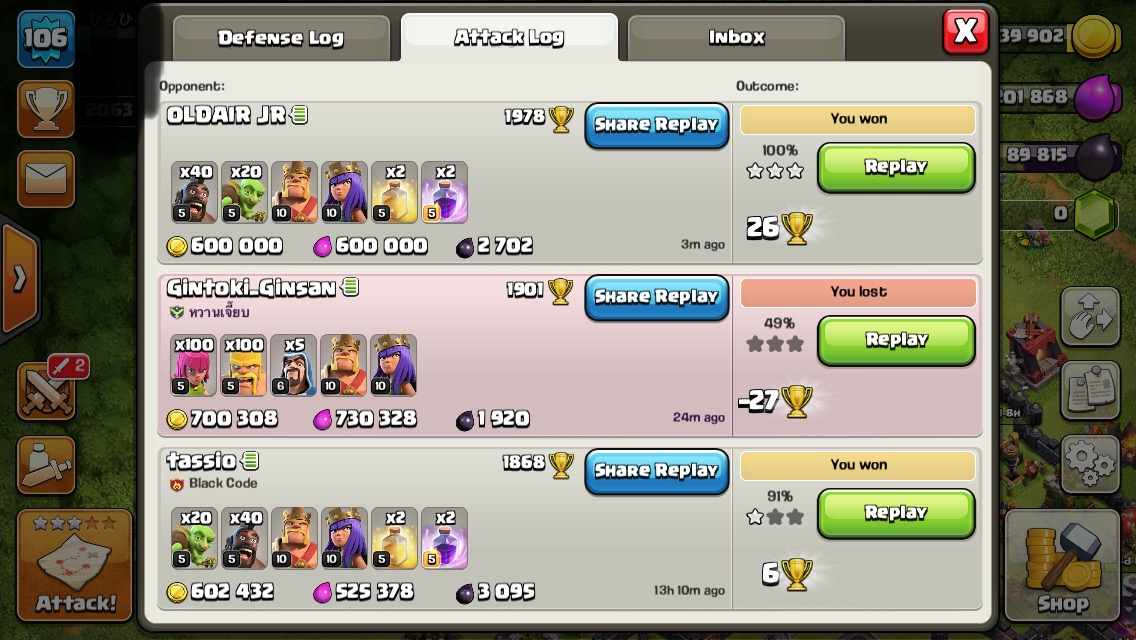Tap the Gintoki_Ginsan opponent name
This screenshot has height=640, width=1136.
[x=251, y=288]
